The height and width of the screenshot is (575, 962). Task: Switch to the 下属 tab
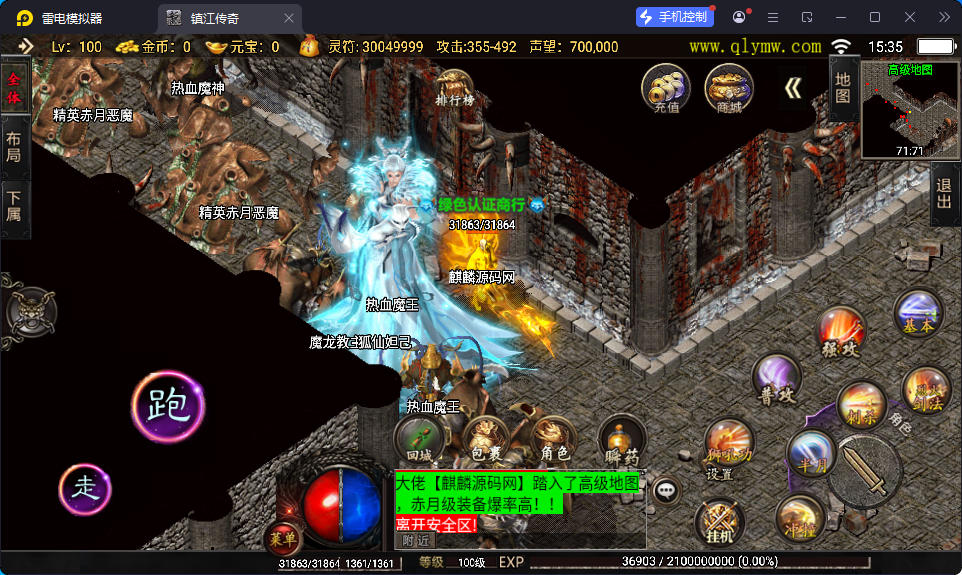coord(14,207)
